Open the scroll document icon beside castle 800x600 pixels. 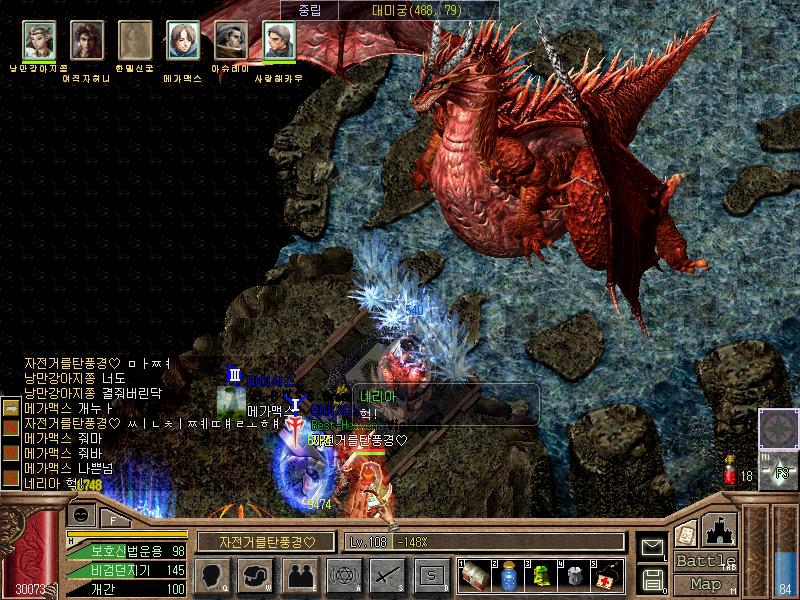pyautogui.click(x=686, y=533)
